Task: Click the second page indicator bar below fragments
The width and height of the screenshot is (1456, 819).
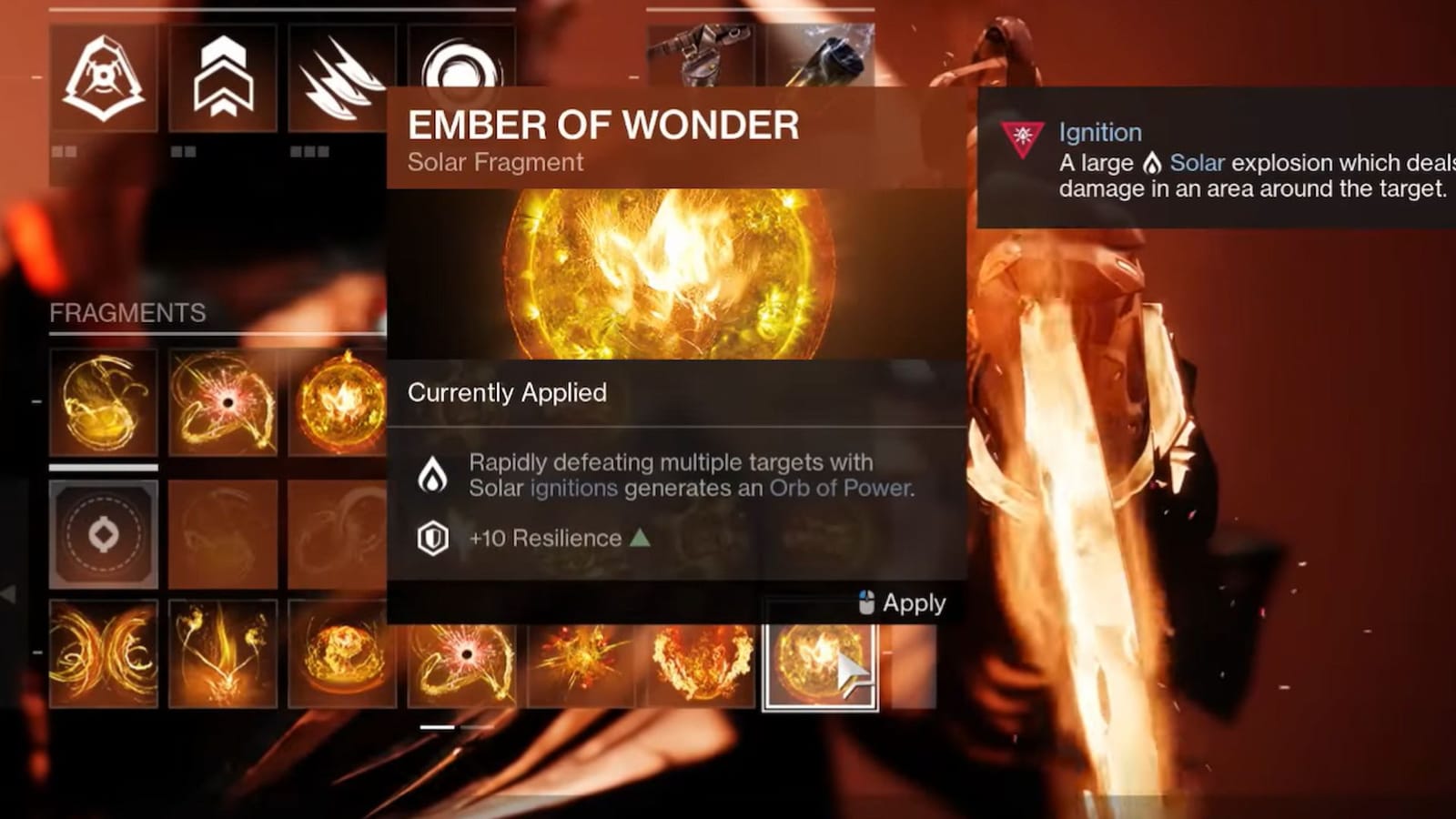Action: click(x=473, y=726)
